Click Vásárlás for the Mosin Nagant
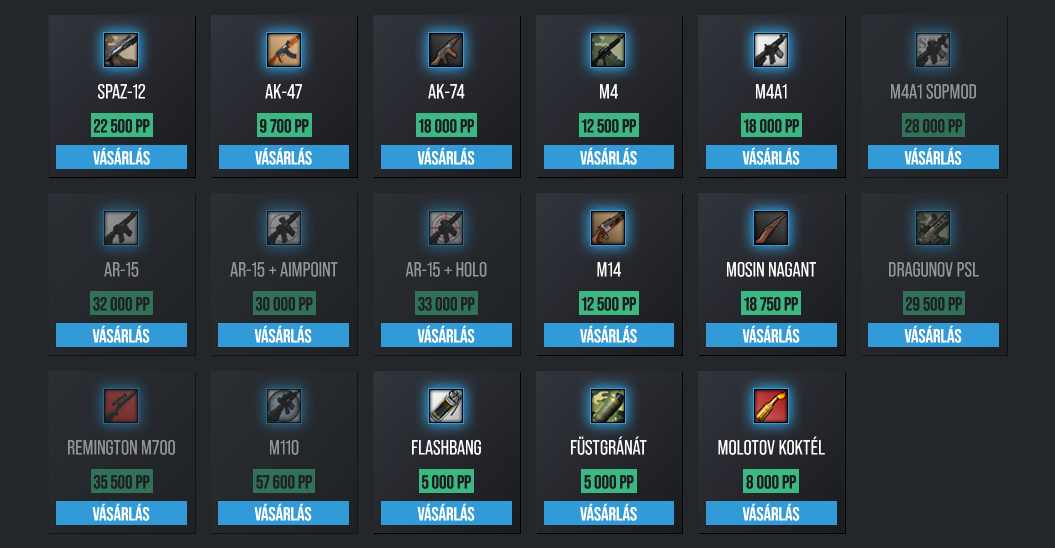 click(771, 335)
